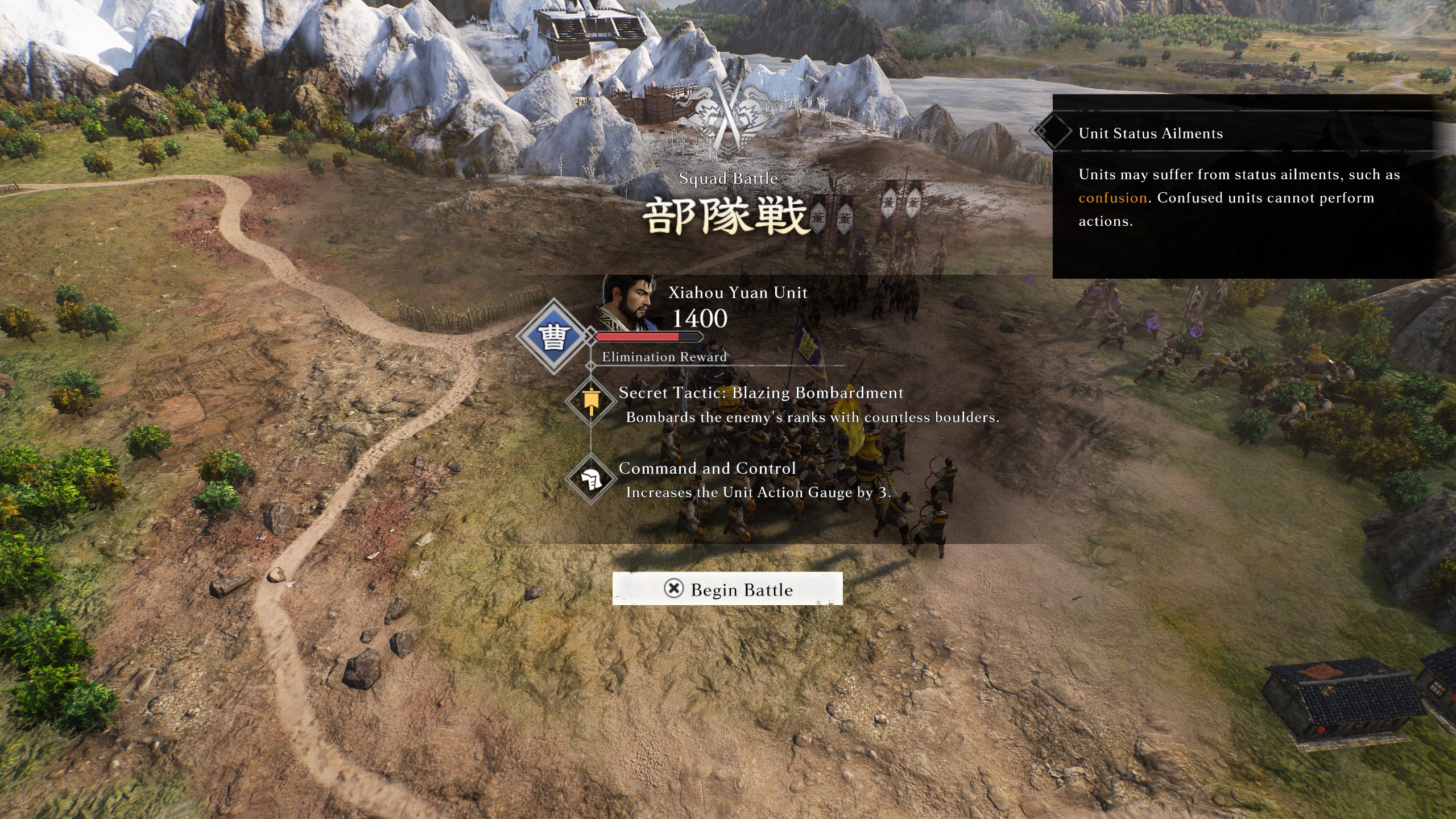Click the blue Cao faction emblem
The width and height of the screenshot is (1456, 819).
(x=553, y=337)
